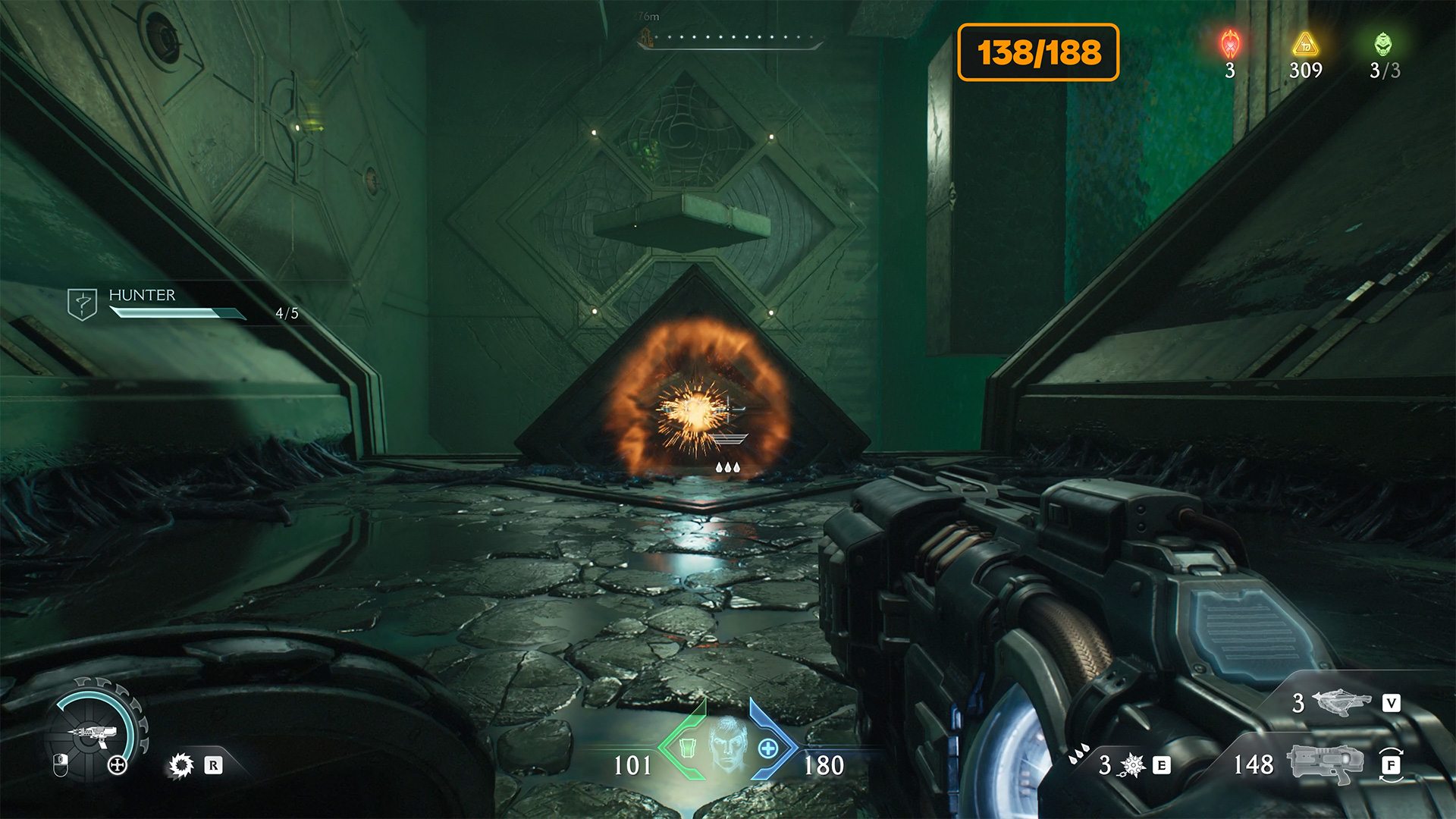Click the orange 138/188 counter overlay
Viewport: 1456px width, 819px height.
point(1038,52)
